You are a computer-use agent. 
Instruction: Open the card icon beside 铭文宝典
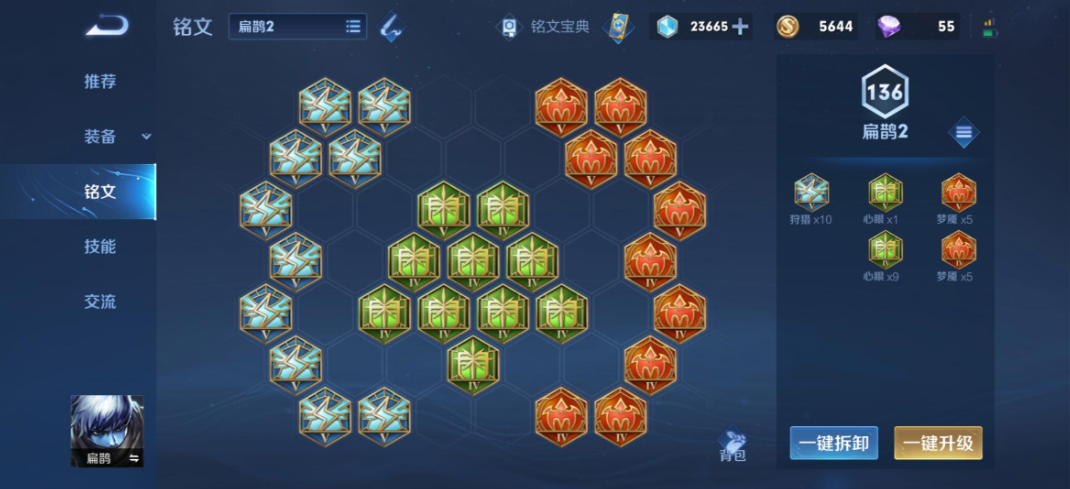point(620,26)
